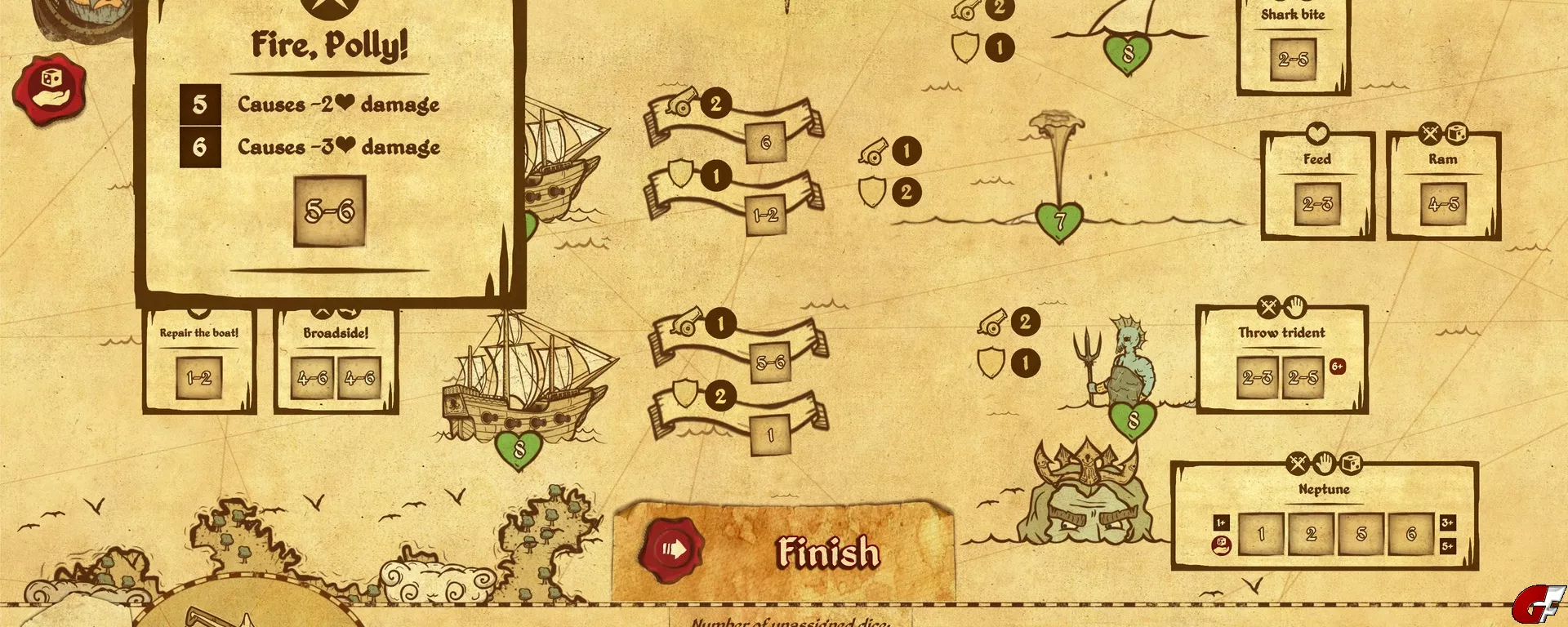Choose the 5-6 dice slot on Fire, Polly!

pos(330,211)
